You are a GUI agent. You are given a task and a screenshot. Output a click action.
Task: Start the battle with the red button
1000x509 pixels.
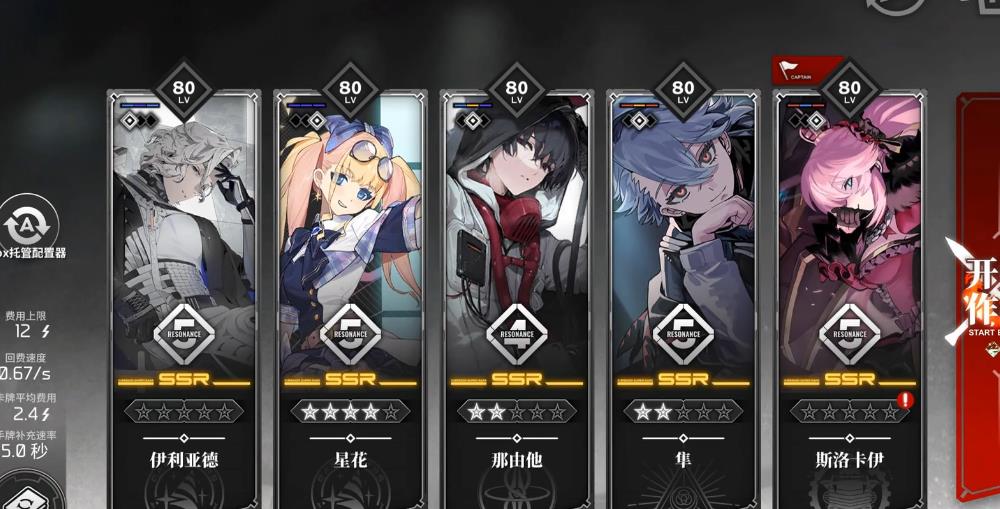pos(978,300)
